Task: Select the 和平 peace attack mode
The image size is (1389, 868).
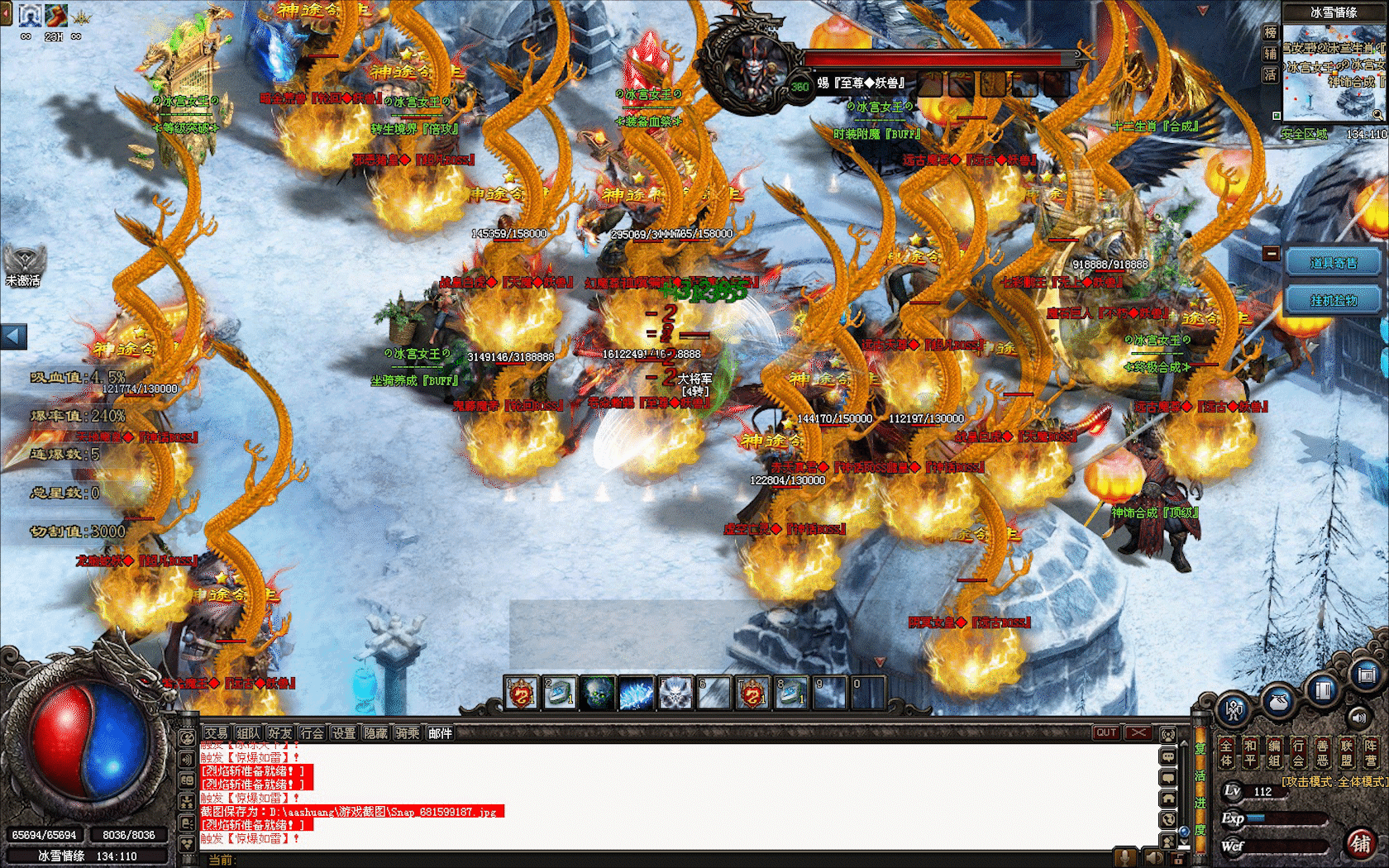Action: click(1250, 752)
